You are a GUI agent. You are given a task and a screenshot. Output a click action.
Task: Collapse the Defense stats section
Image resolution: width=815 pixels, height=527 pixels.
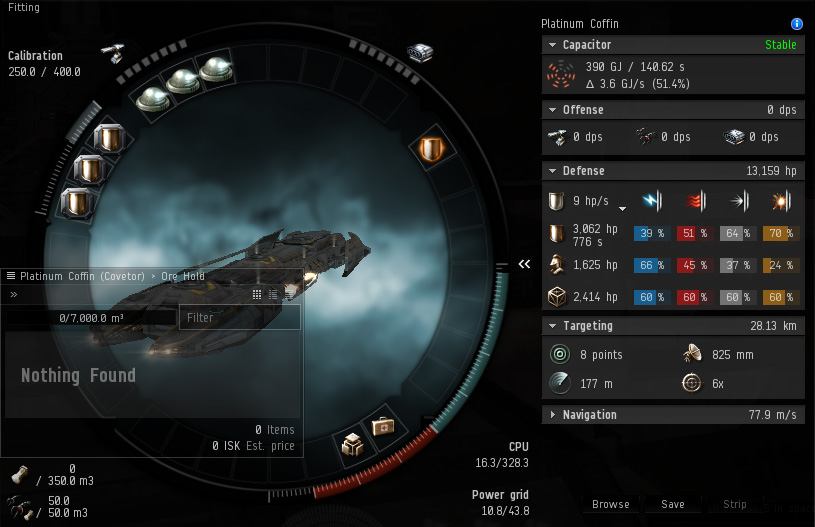tap(552, 171)
